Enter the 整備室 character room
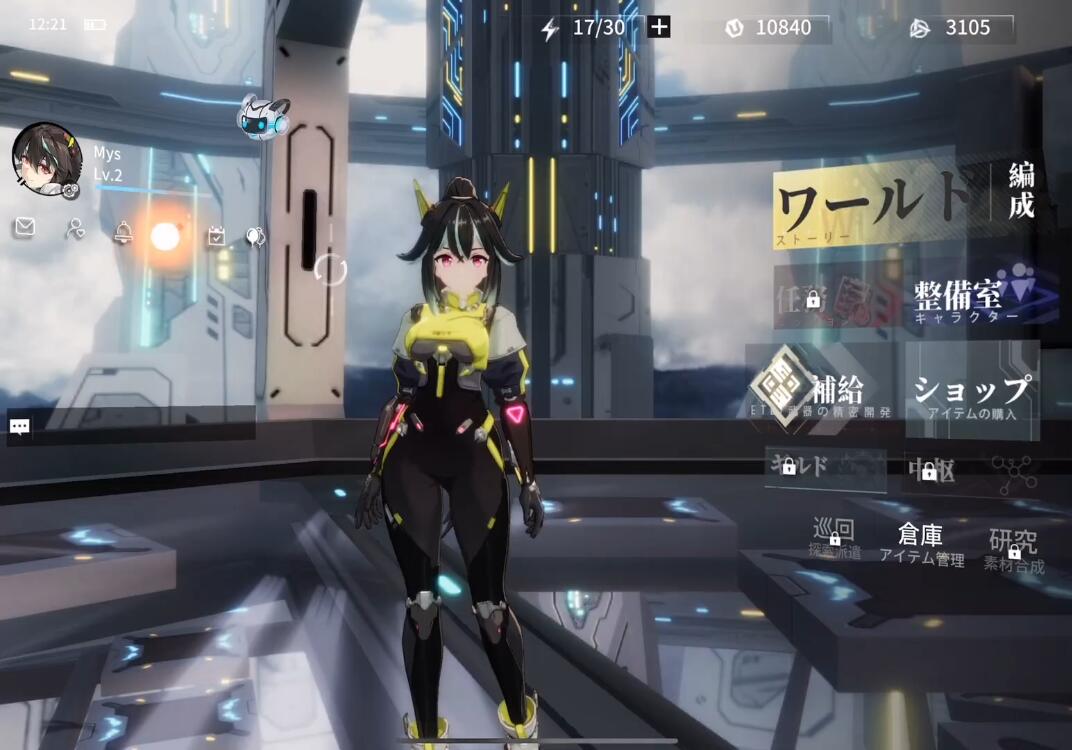Image resolution: width=1072 pixels, height=750 pixels. (970, 297)
